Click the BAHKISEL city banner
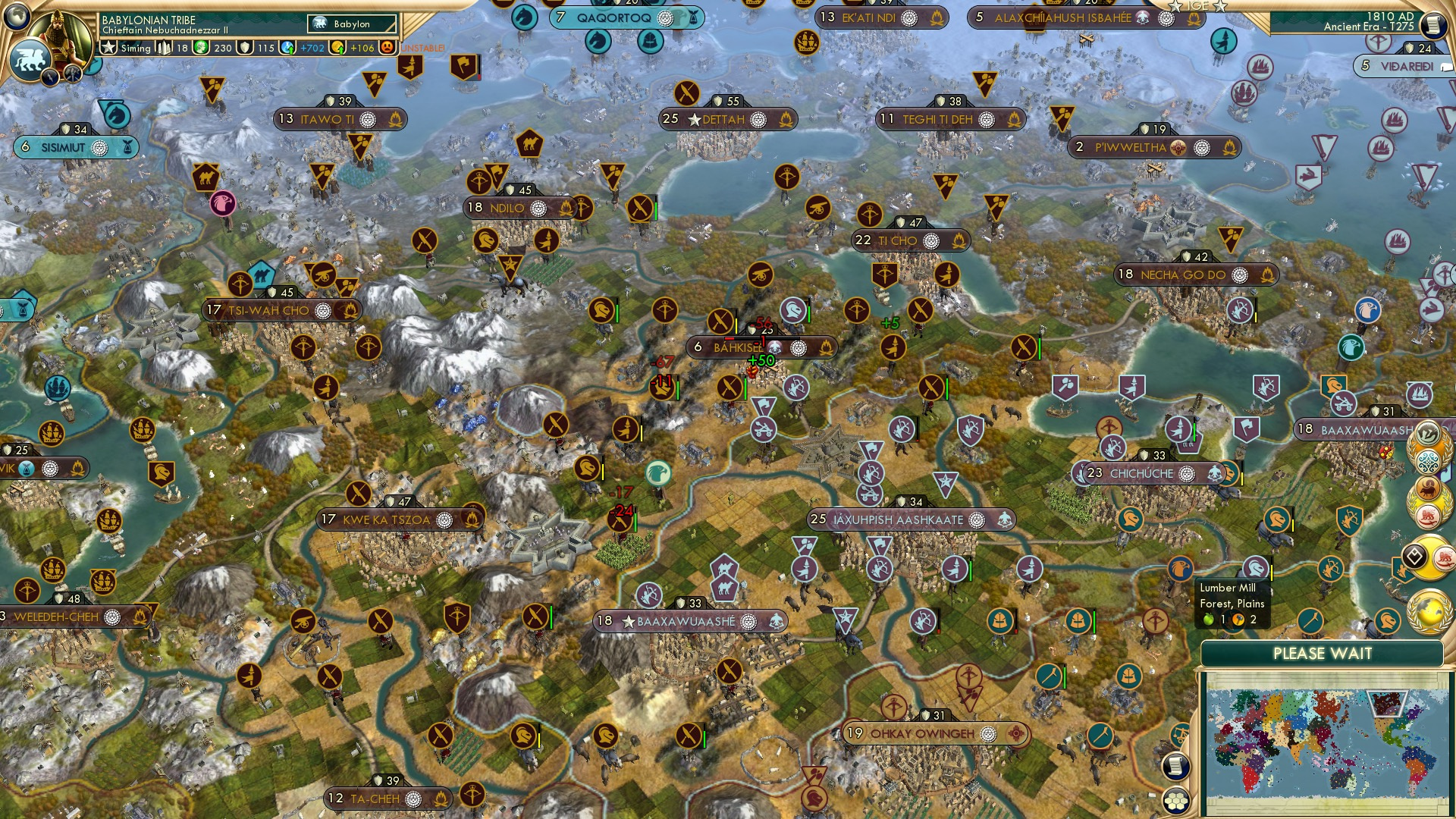 tap(762, 347)
